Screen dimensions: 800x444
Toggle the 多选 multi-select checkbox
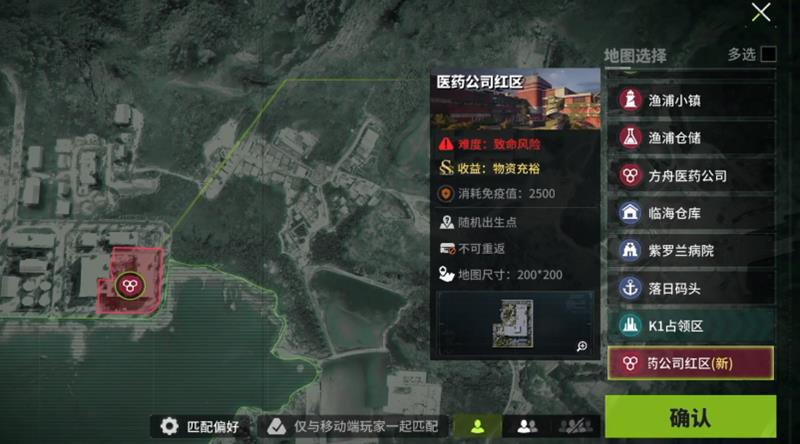click(768, 55)
